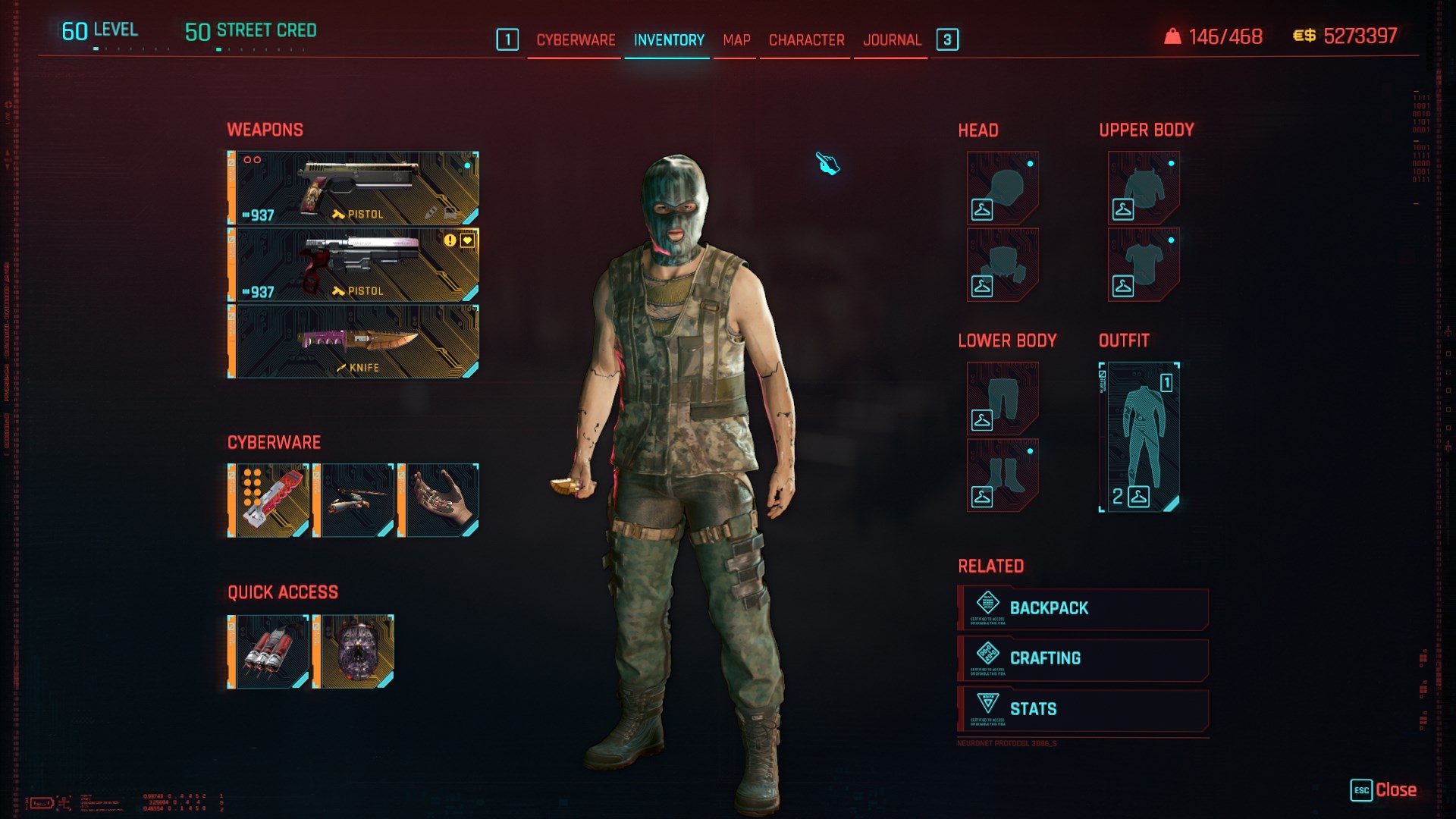Image resolution: width=1456 pixels, height=819 pixels.
Task: Show the Stats screen
Action: (x=1083, y=710)
